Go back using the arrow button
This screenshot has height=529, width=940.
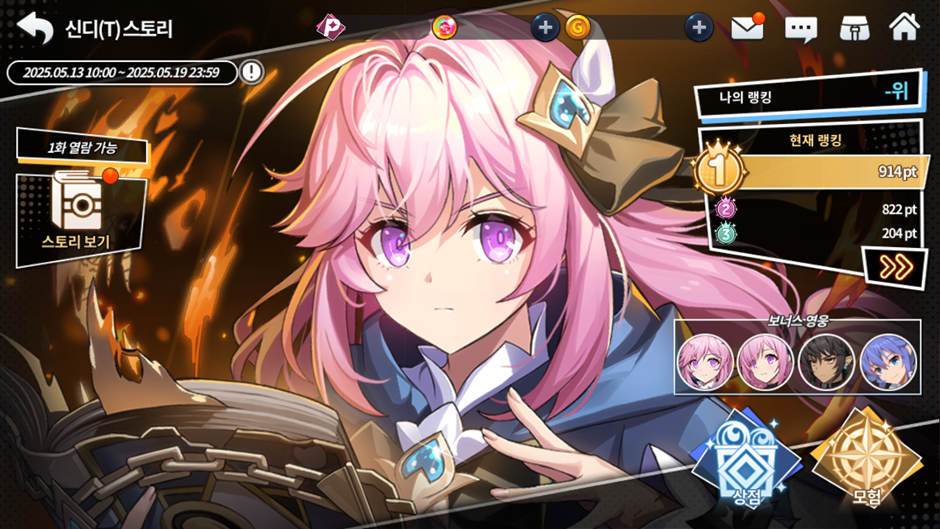[x=35, y=27]
